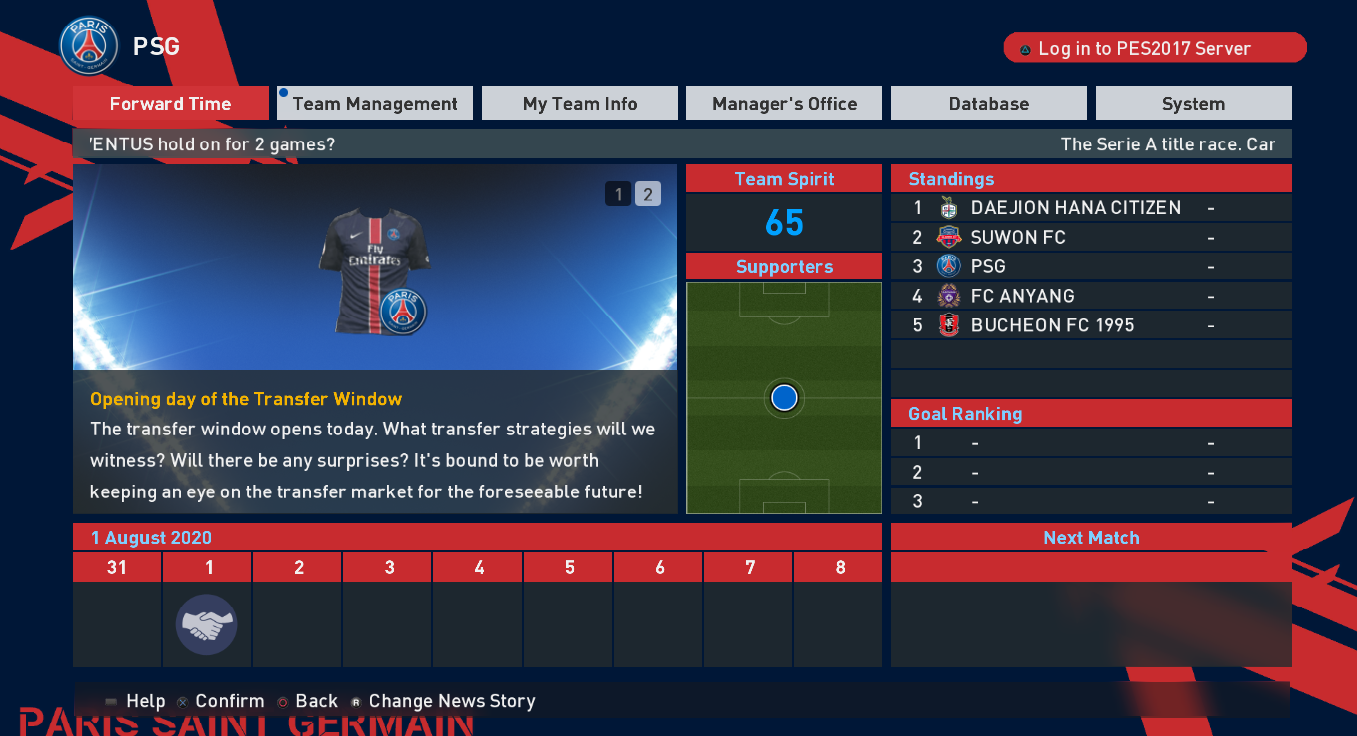Open the Database menu
Screen dimensions: 1357x736
pyautogui.click(x=988, y=104)
